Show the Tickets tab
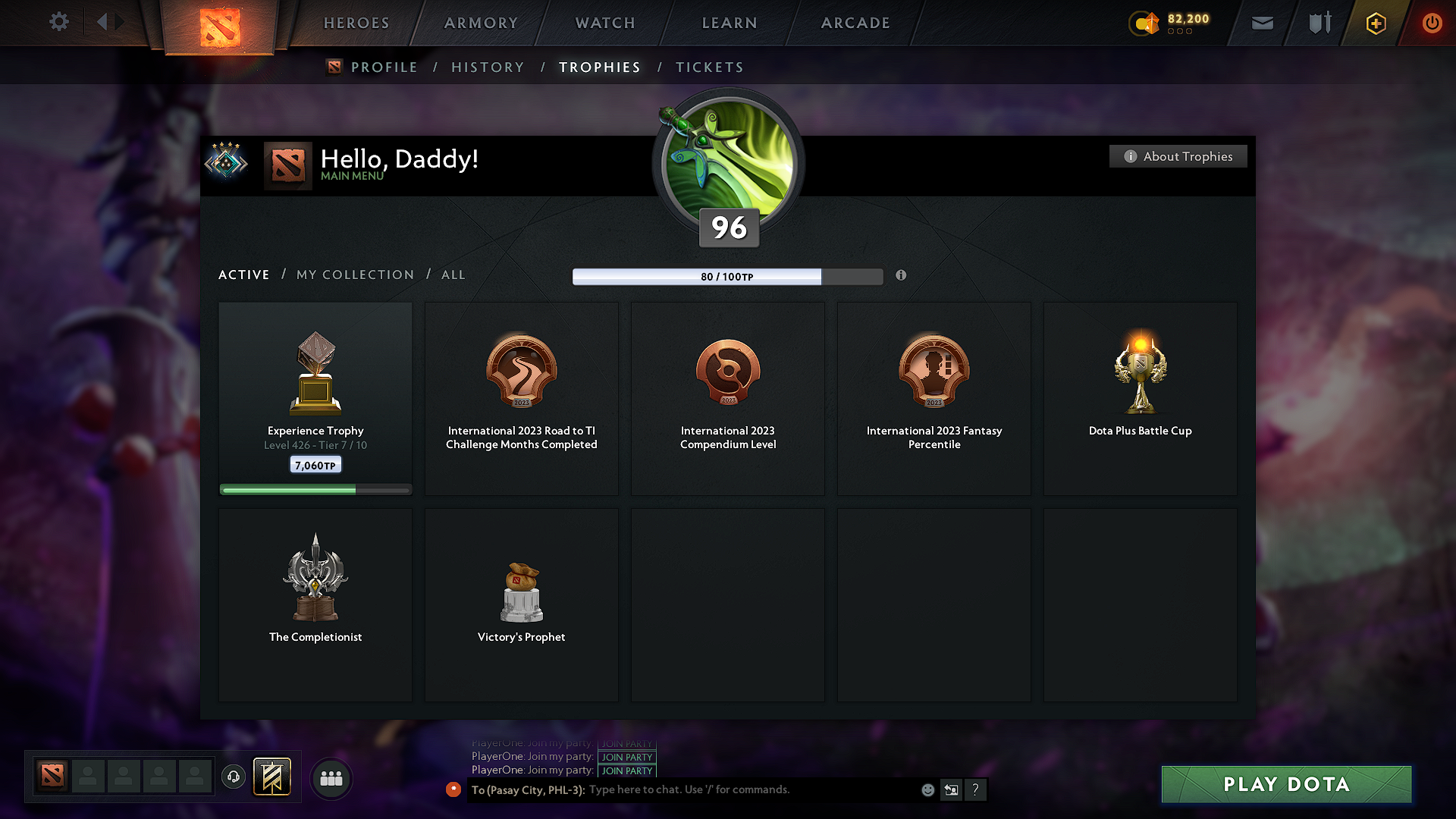 coord(710,67)
